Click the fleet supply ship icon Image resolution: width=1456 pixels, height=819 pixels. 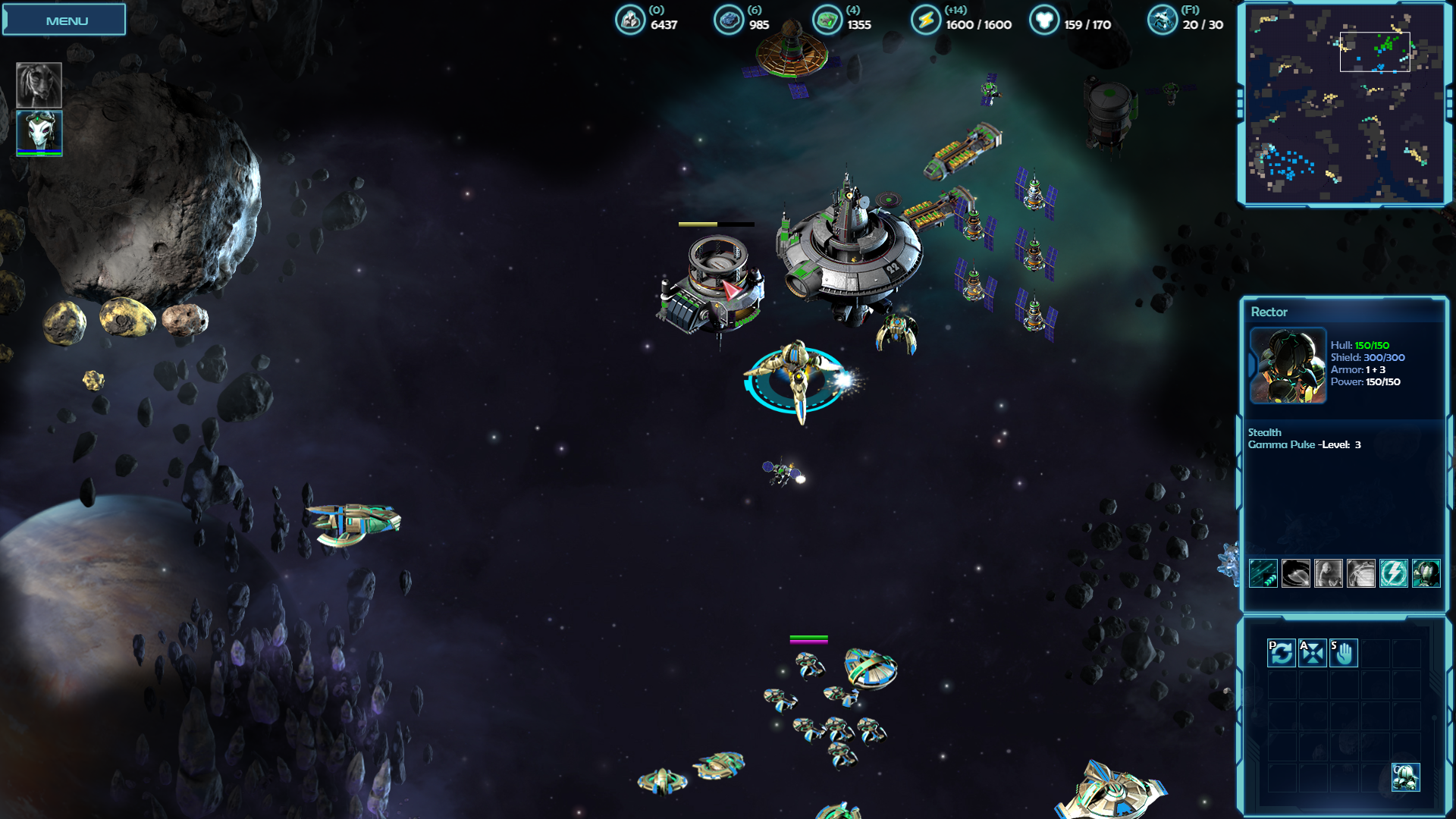point(1162,20)
